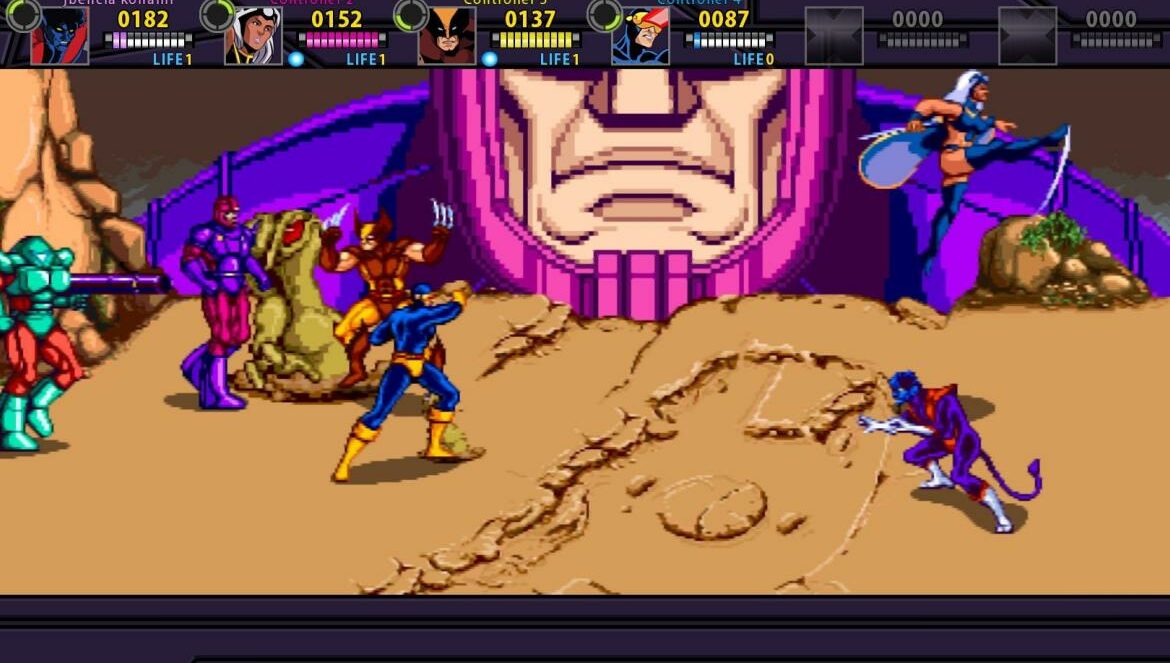Click Storm's portrait in the HUD
This screenshot has width=1170, height=663.
click(252, 36)
